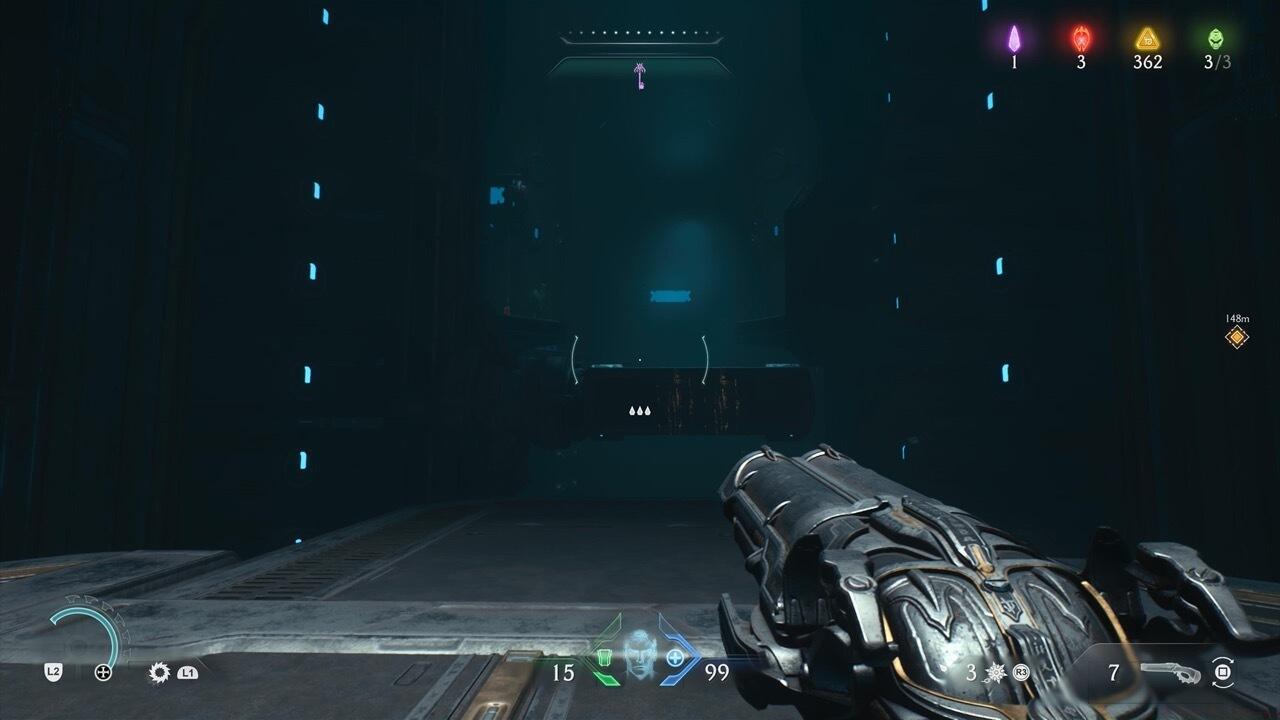Open the gold currency icon
The width and height of the screenshot is (1280, 720).
pyautogui.click(x=1147, y=39)
